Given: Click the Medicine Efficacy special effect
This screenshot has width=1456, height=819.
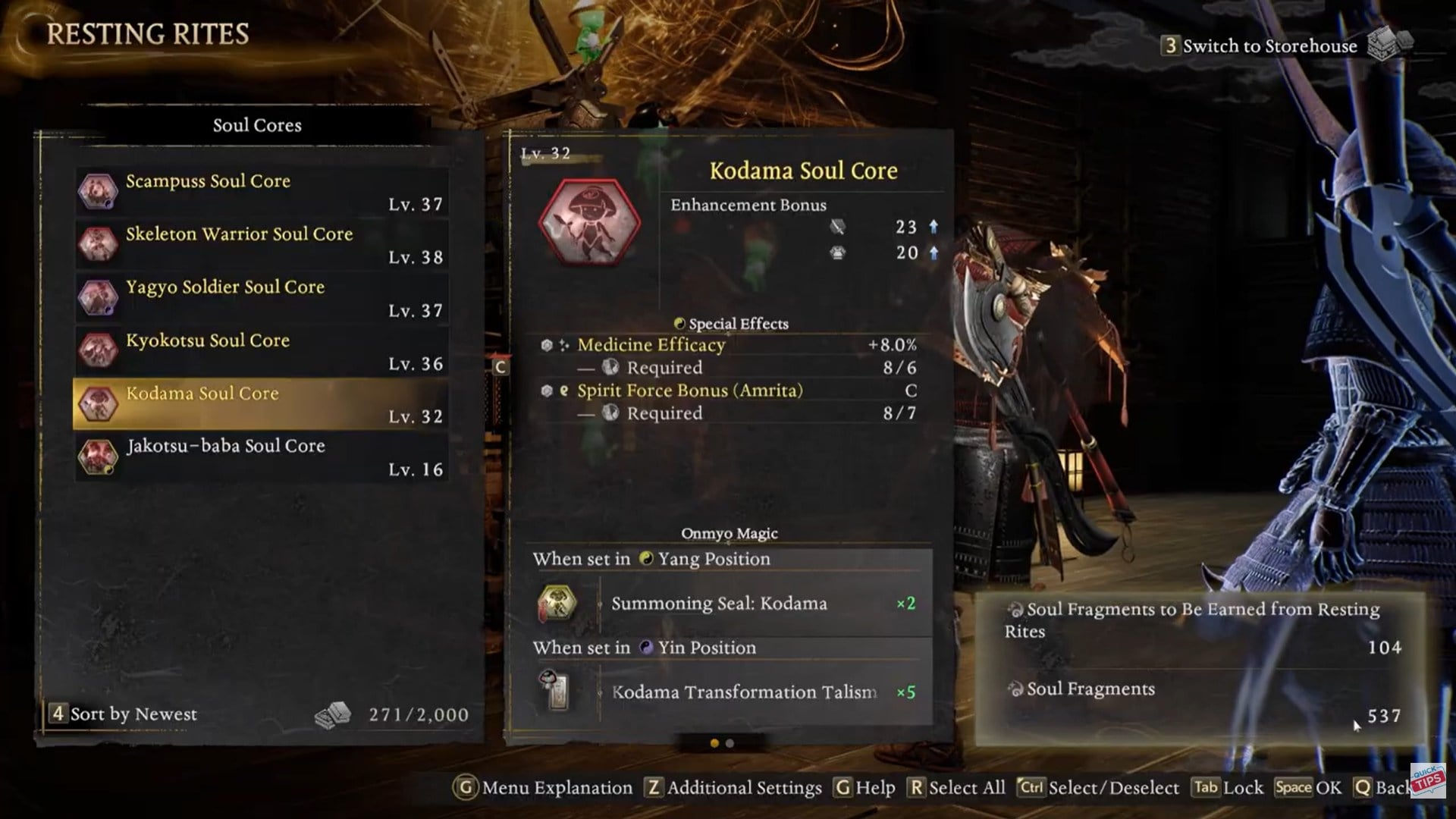Looking at the screenshot, I should [651, 345].
